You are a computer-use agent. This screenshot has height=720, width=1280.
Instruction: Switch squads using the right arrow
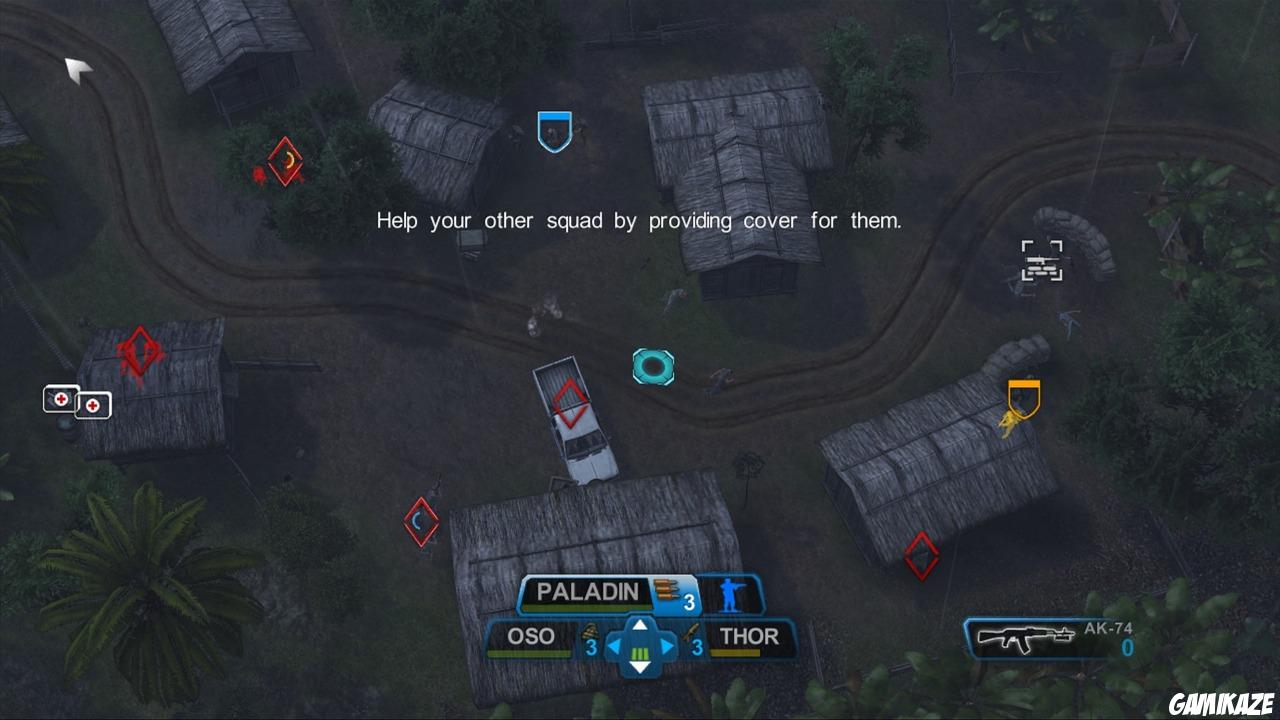(667, 644)
